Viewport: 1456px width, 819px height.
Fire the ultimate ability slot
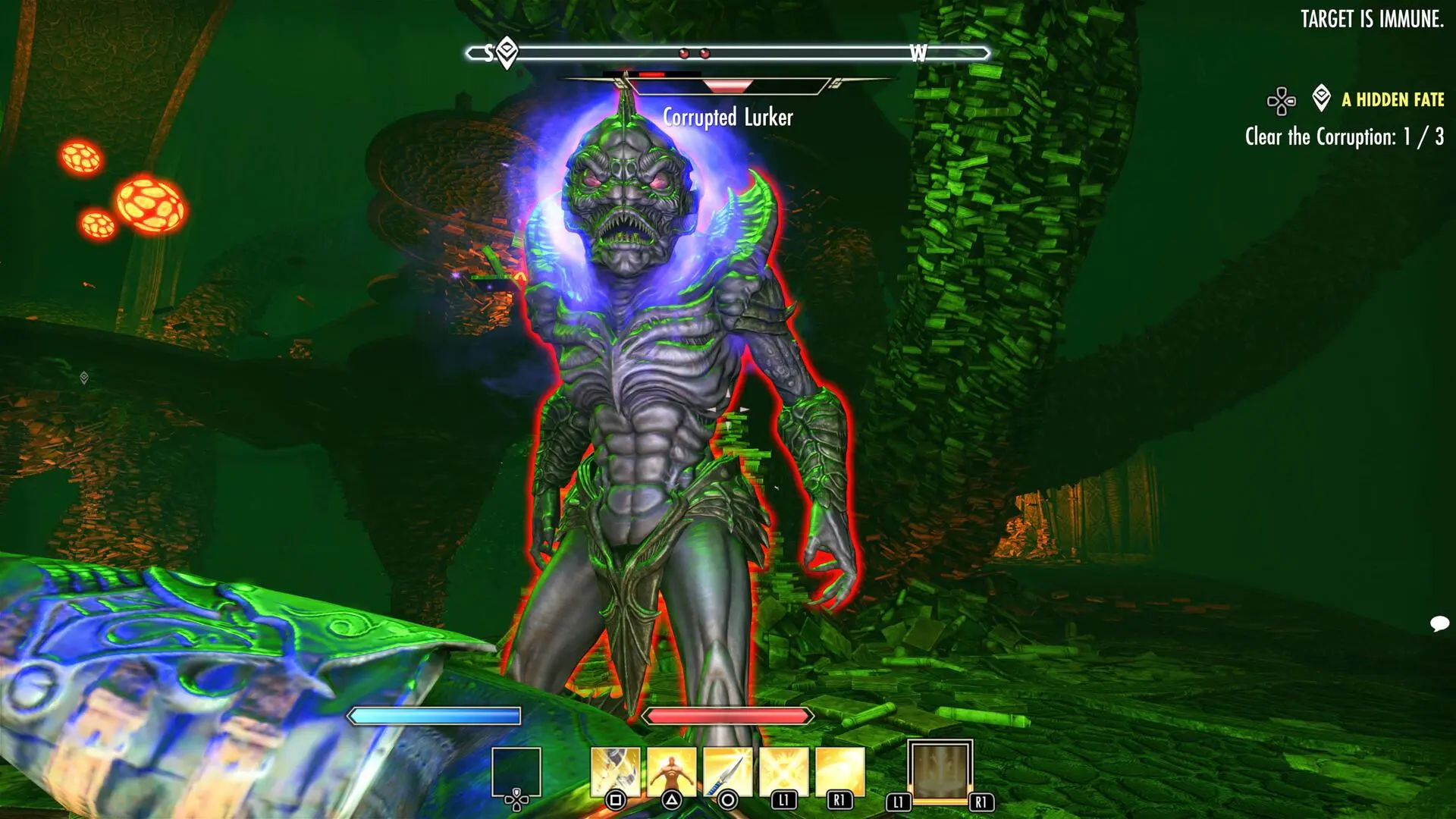pyautogui.click(x=940, y=770)
